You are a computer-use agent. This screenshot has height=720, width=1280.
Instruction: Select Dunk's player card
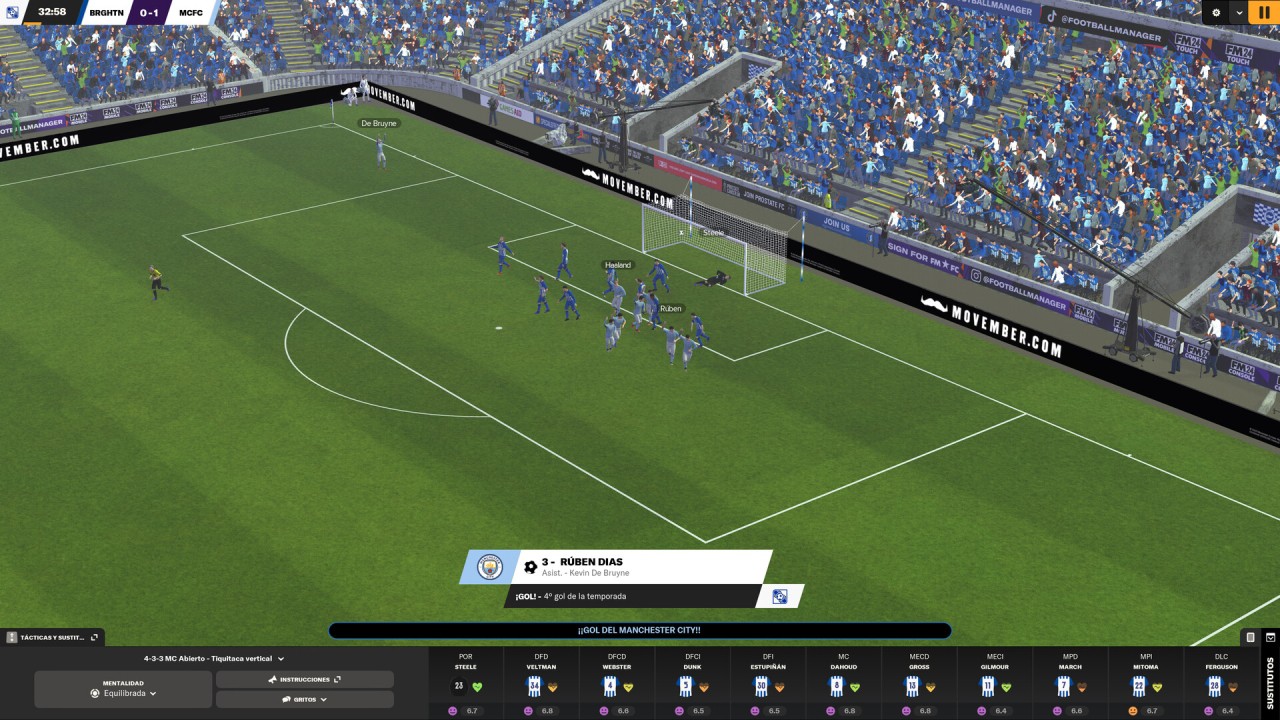pyautogui.click(x=693, y=684)
